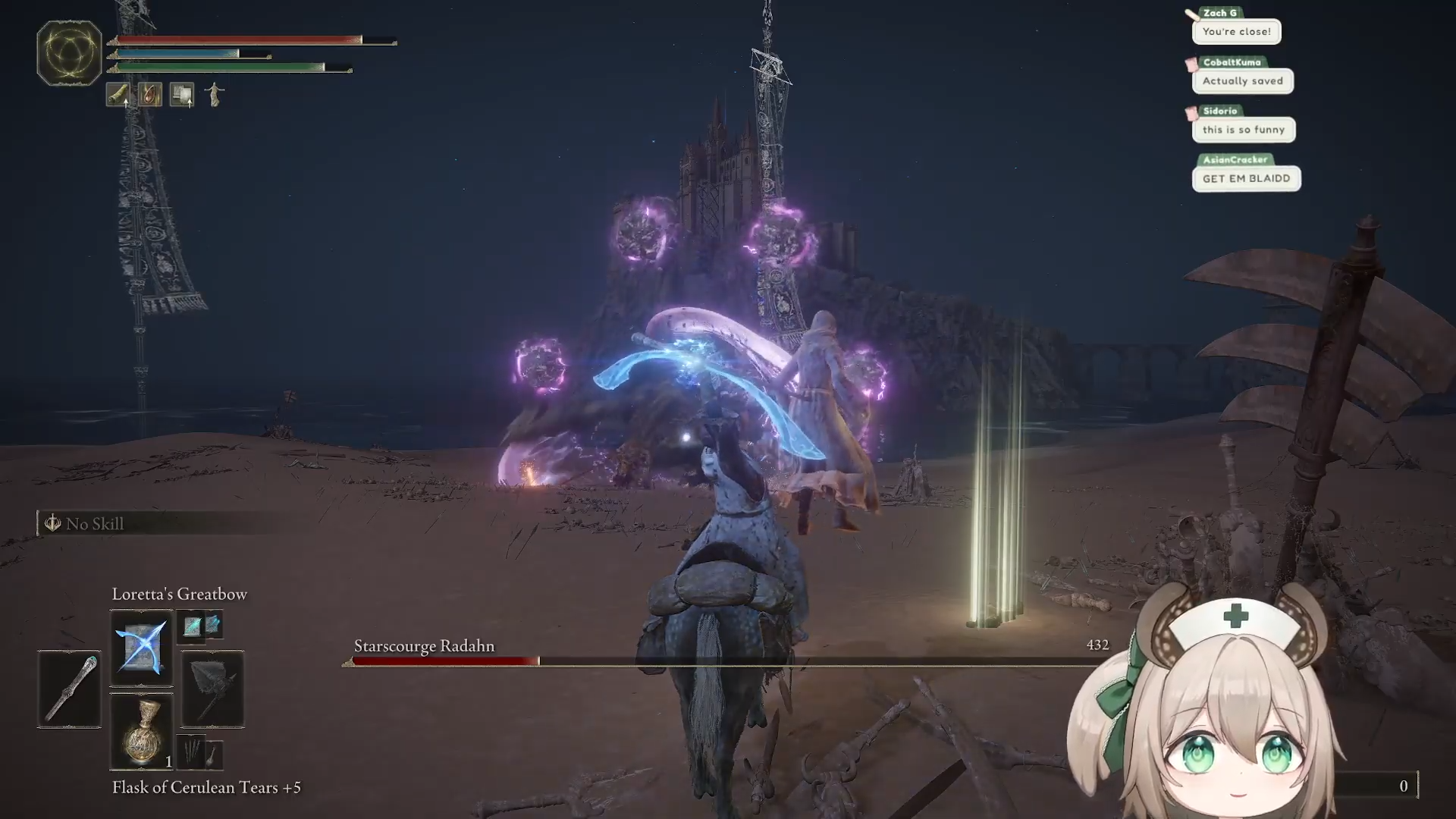Open Zach G's chat message
This screenshot has height=819, width=1456.
tap(1236, 32)
